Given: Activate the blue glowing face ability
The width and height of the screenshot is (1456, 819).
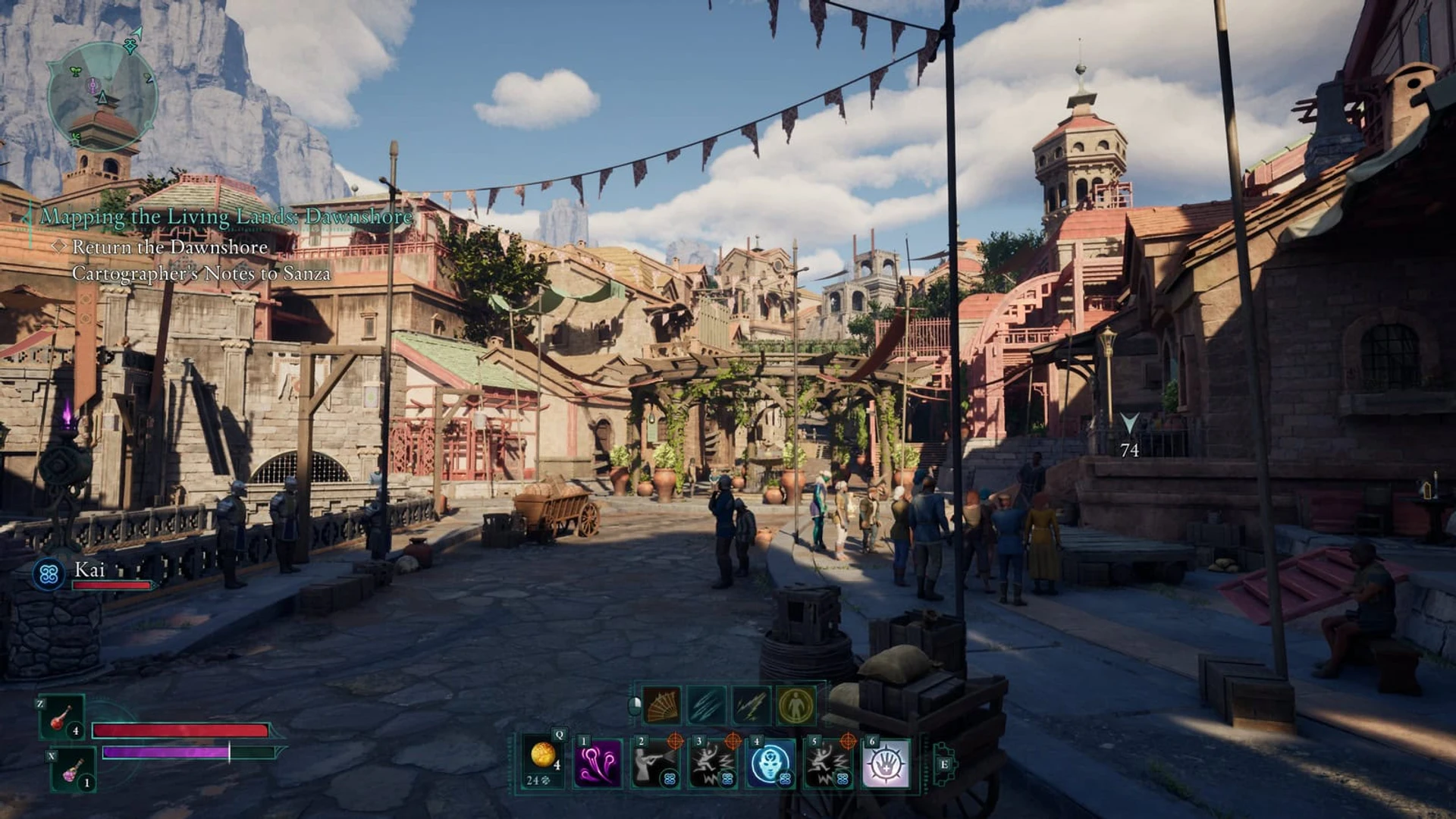Looking at the screenshot, I should click(x=771, y=764).
